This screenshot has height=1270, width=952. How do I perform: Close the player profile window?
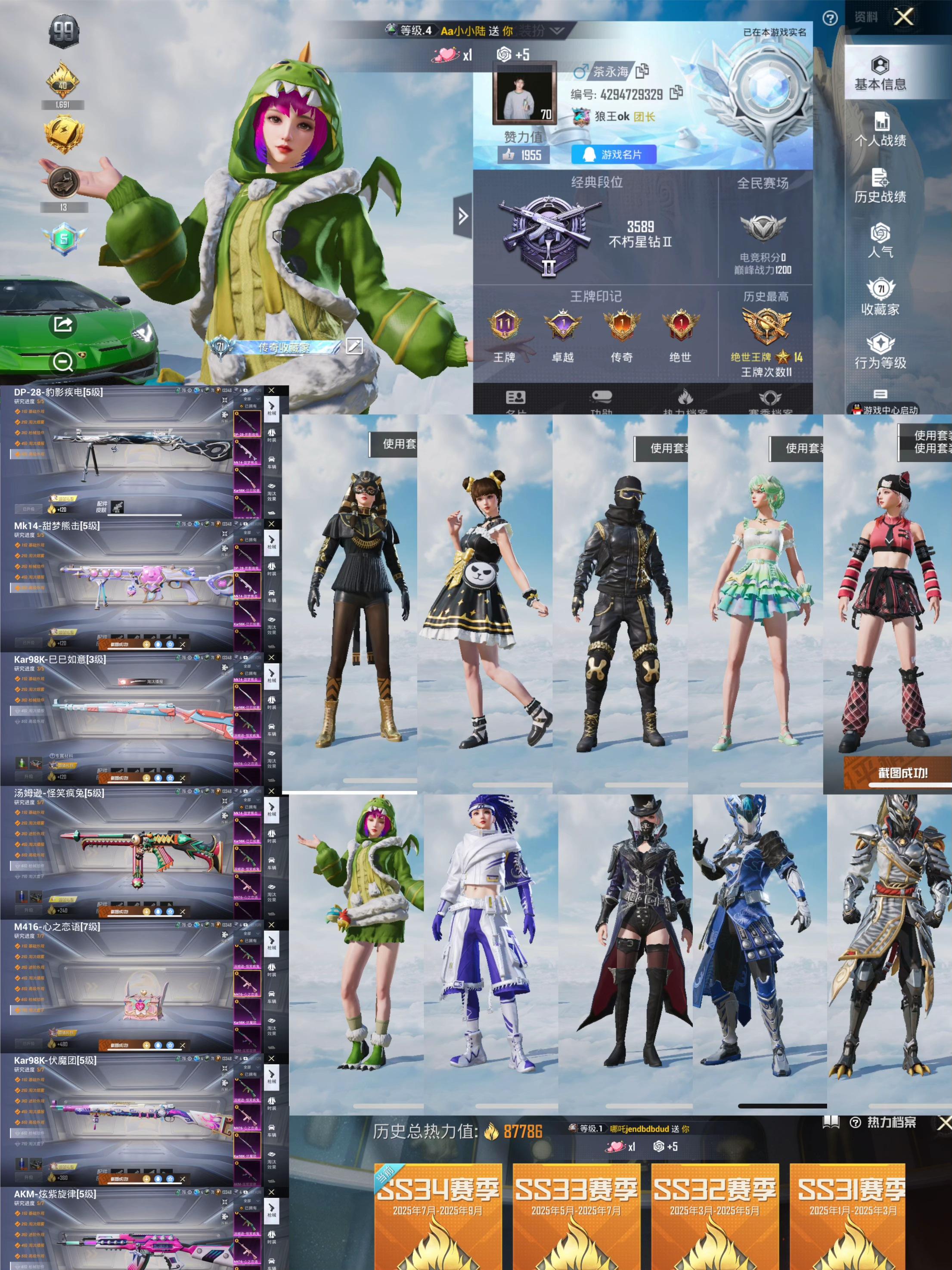pyautogui.click(x=904, y=17)
